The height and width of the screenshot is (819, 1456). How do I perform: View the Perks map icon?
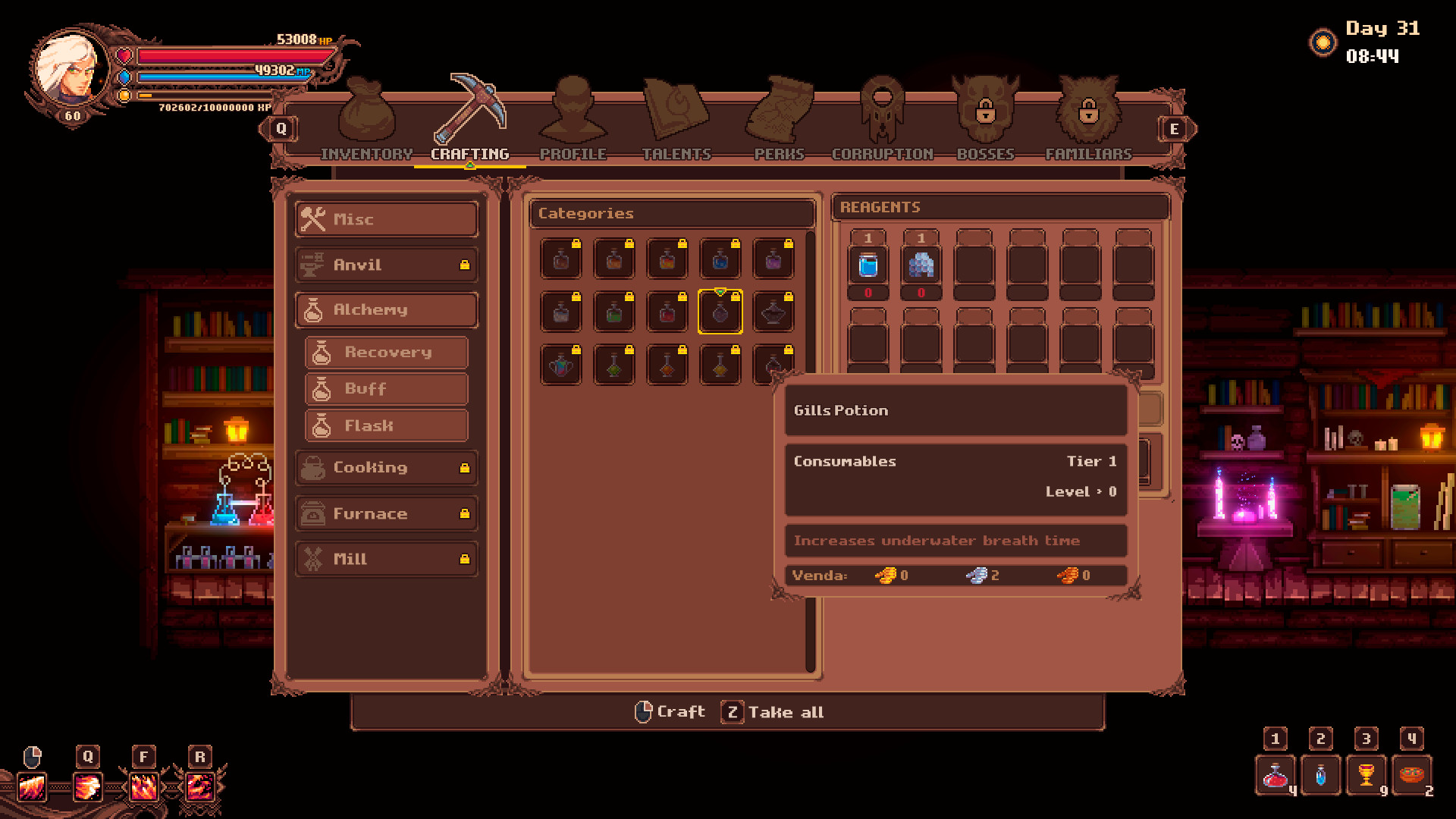click(778, 112)
